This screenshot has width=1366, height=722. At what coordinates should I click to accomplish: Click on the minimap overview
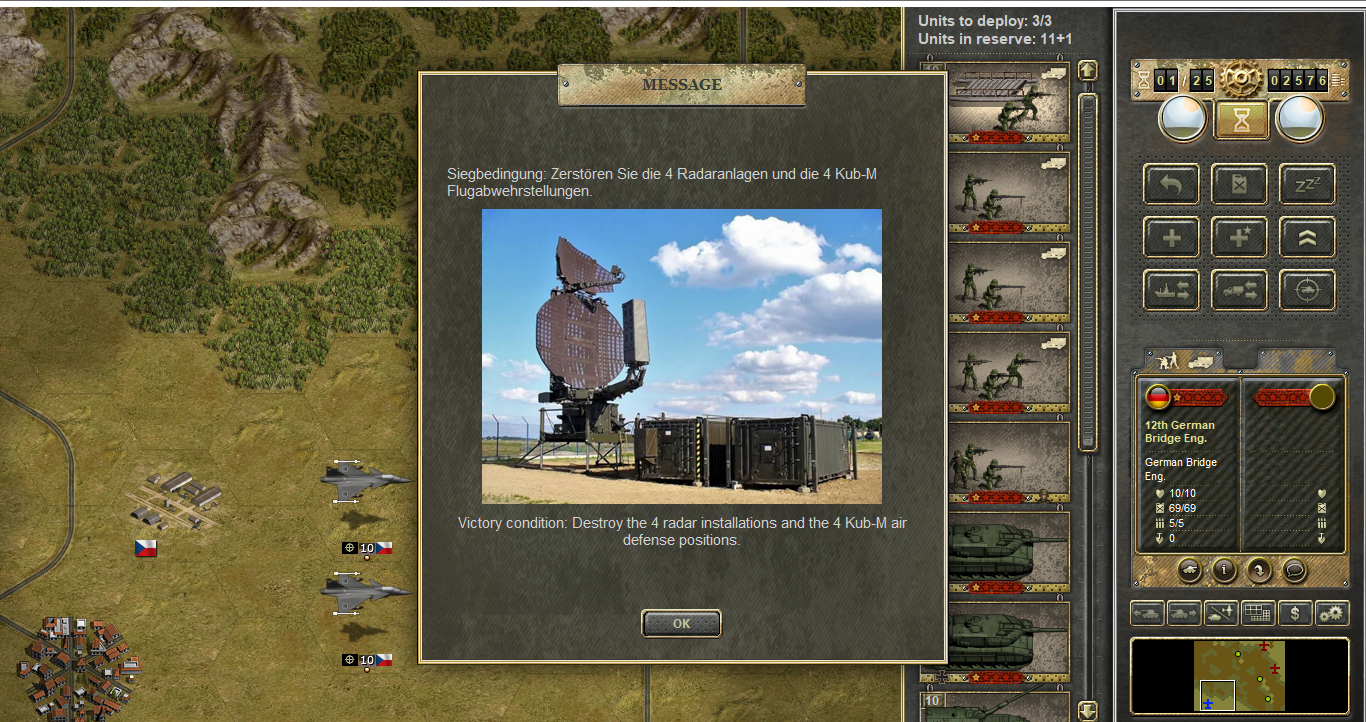click(1240, 675)
